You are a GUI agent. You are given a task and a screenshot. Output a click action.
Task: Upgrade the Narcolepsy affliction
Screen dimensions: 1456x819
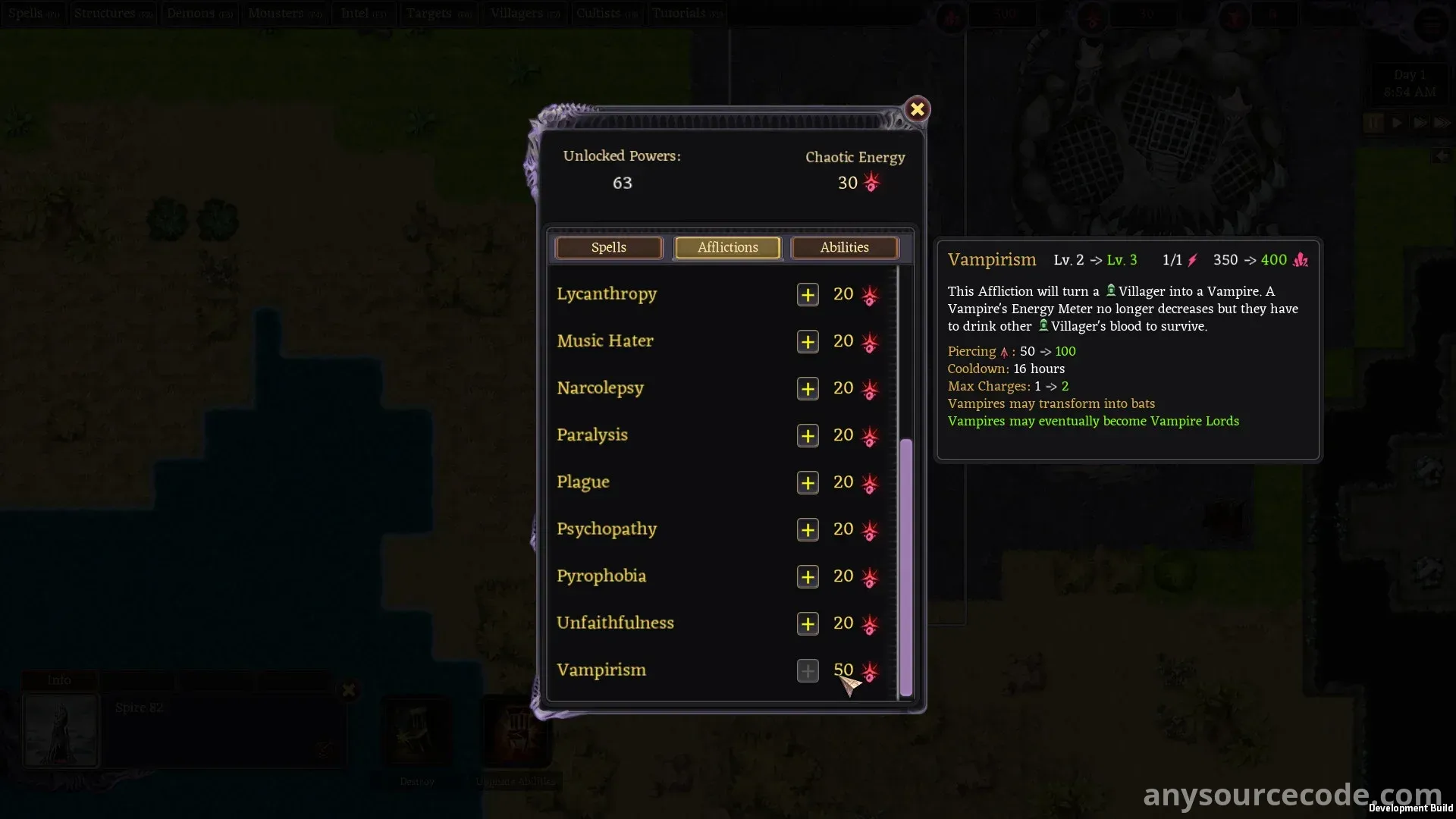(808, 389)
